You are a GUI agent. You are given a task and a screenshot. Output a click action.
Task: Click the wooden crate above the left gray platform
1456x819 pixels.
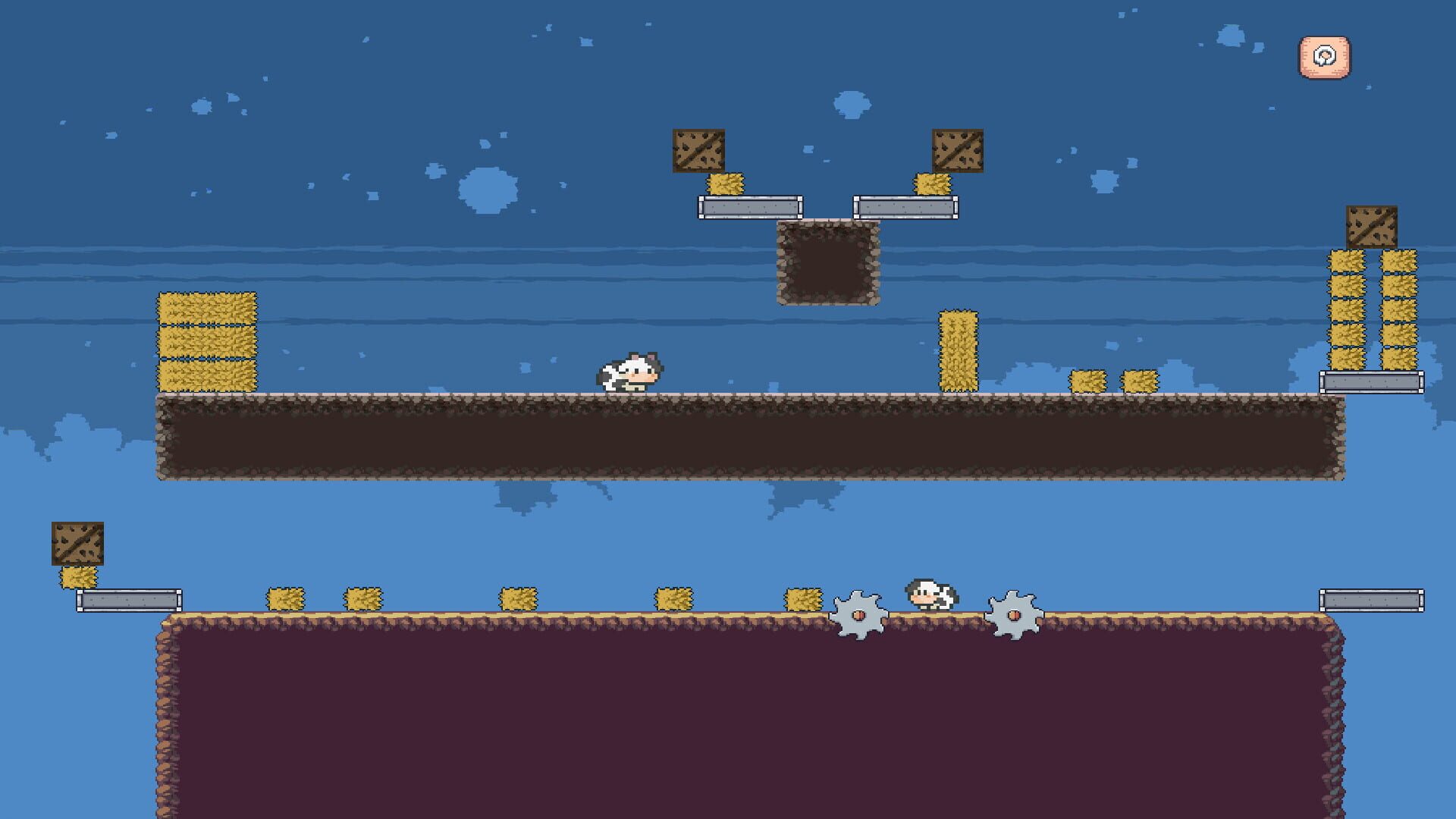point(699,150)
